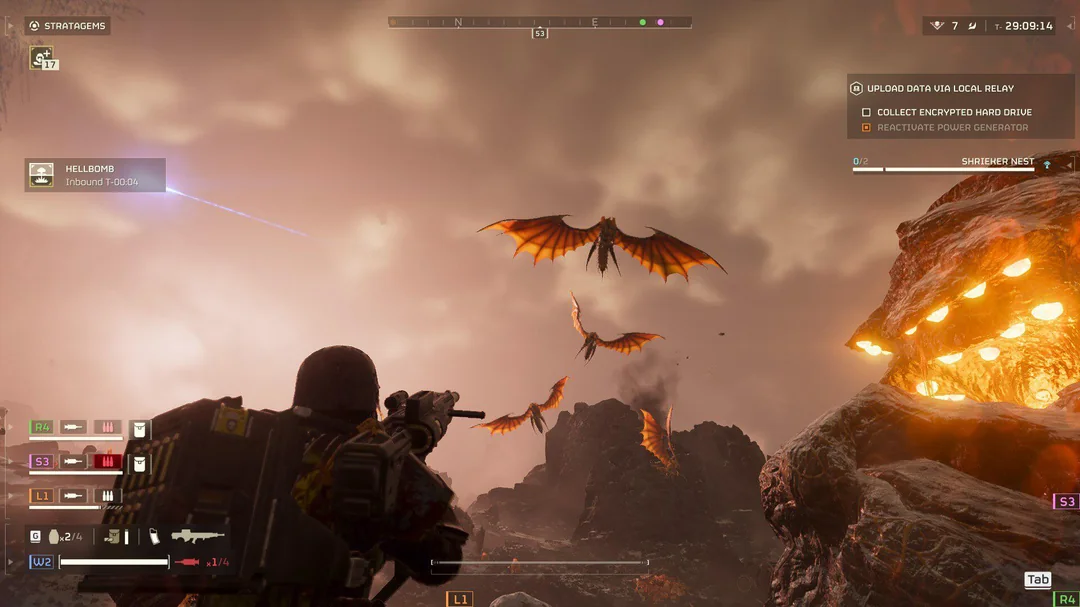Click S3's red ammo status icon

point(107,461)
